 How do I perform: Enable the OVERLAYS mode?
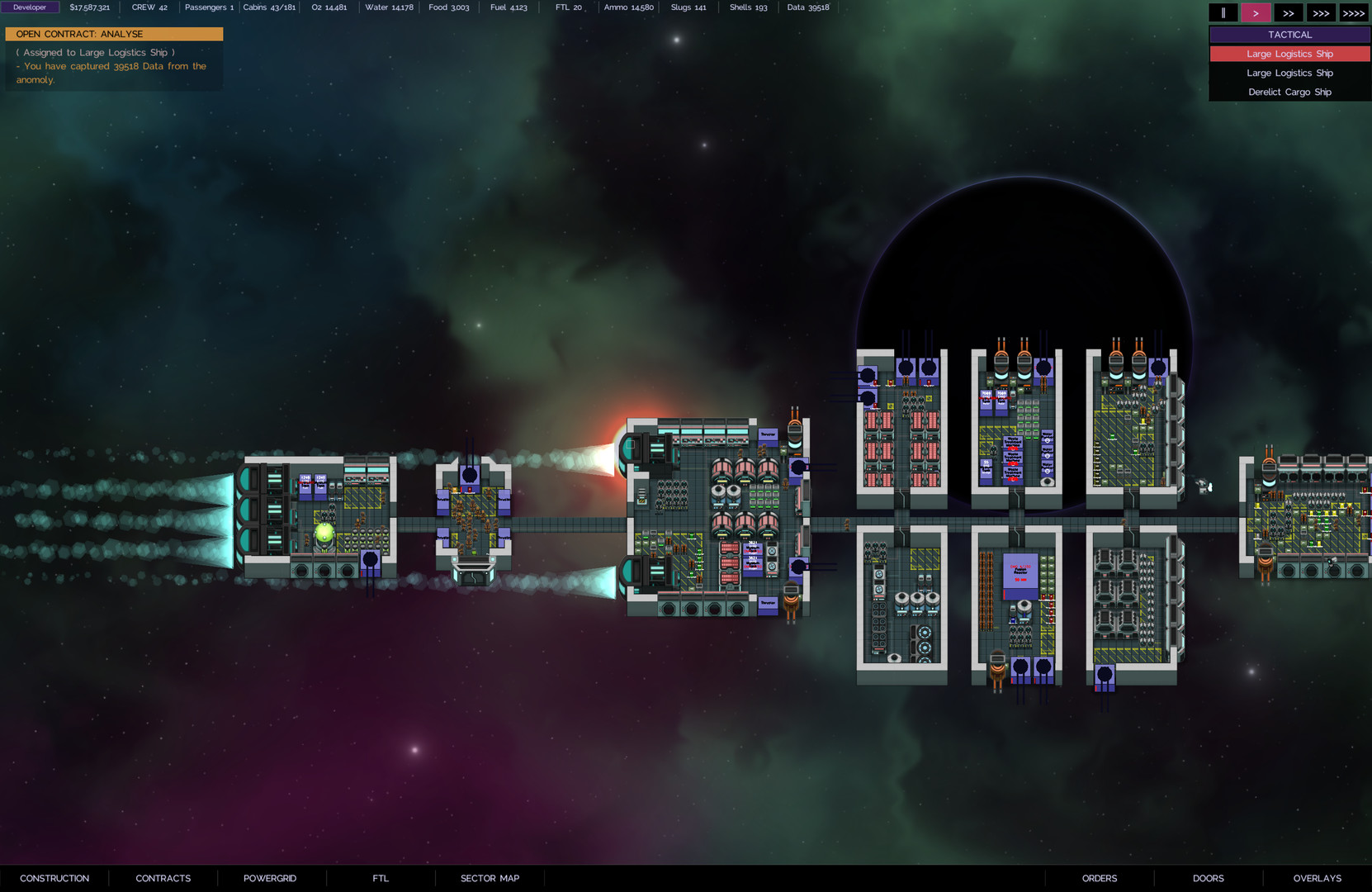pyautogui.click(x=1317, y=878)
